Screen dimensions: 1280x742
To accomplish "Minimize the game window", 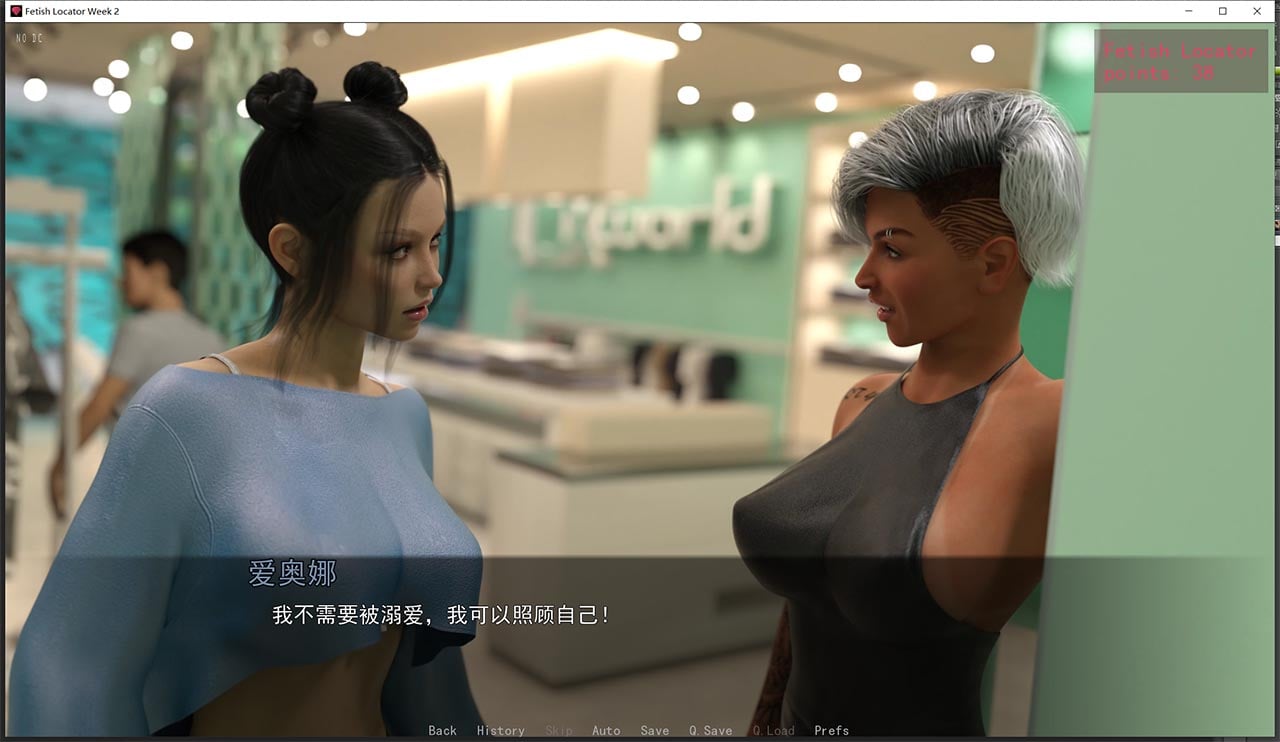I will pos(1187,11).
